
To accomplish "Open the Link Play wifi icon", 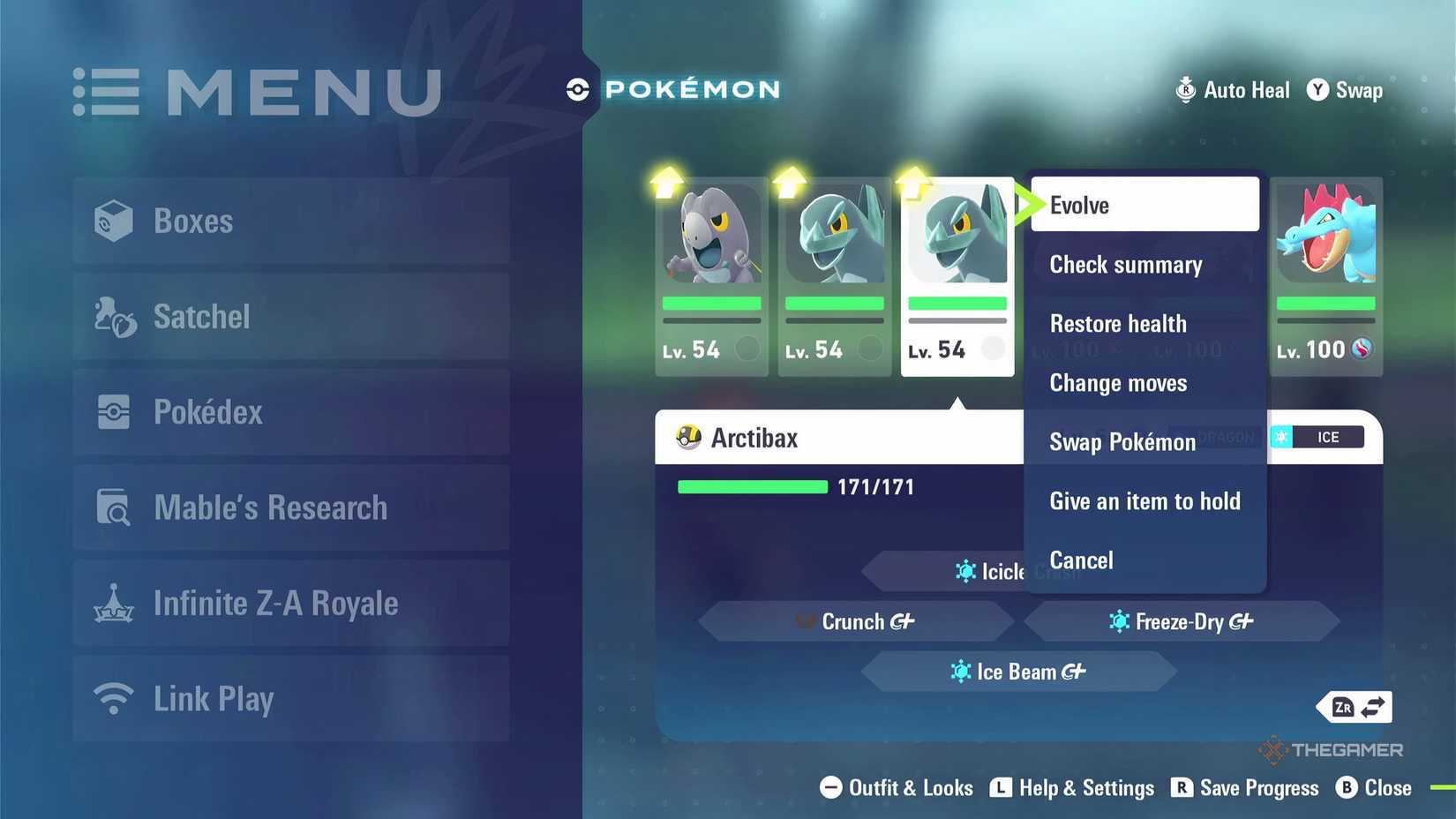I will [115, 697].
